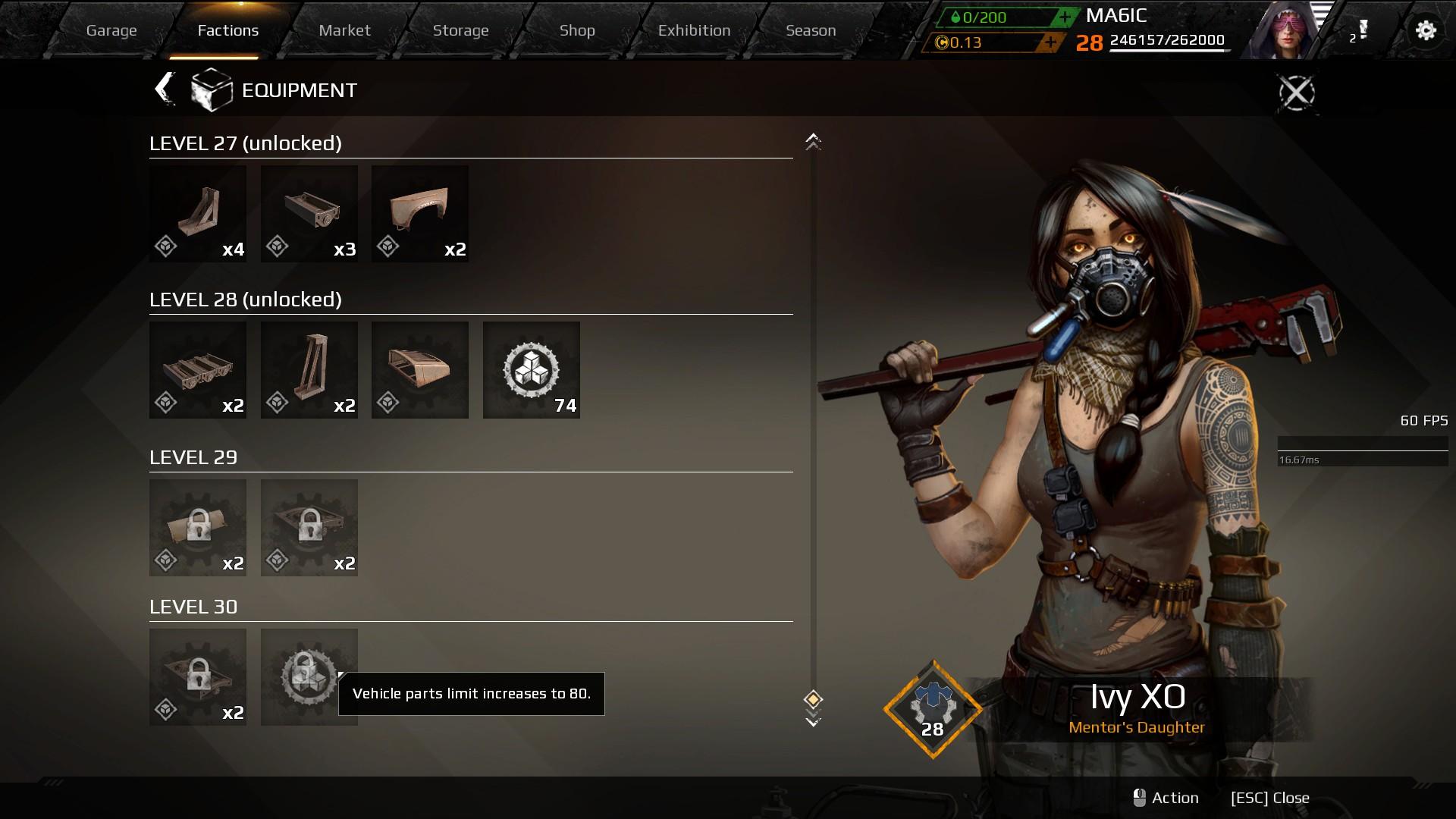
Task: Close the Equipment panel with X
Action: (1296, 93)
